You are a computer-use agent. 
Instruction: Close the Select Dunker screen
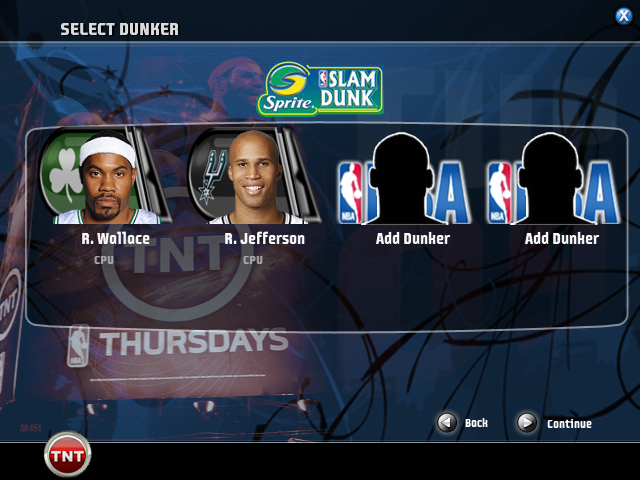tap(623, 15)
